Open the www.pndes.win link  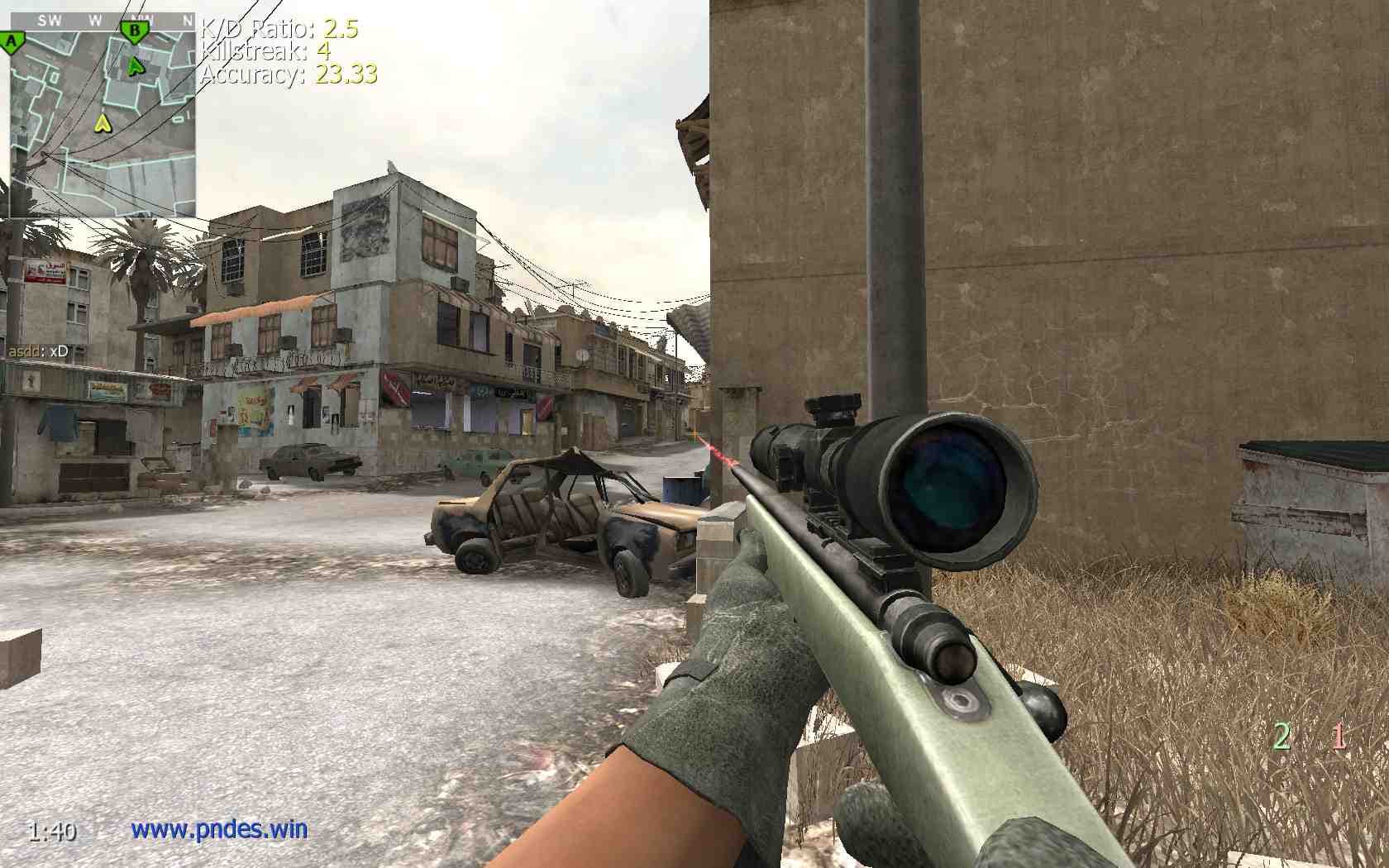coord(219,828)
